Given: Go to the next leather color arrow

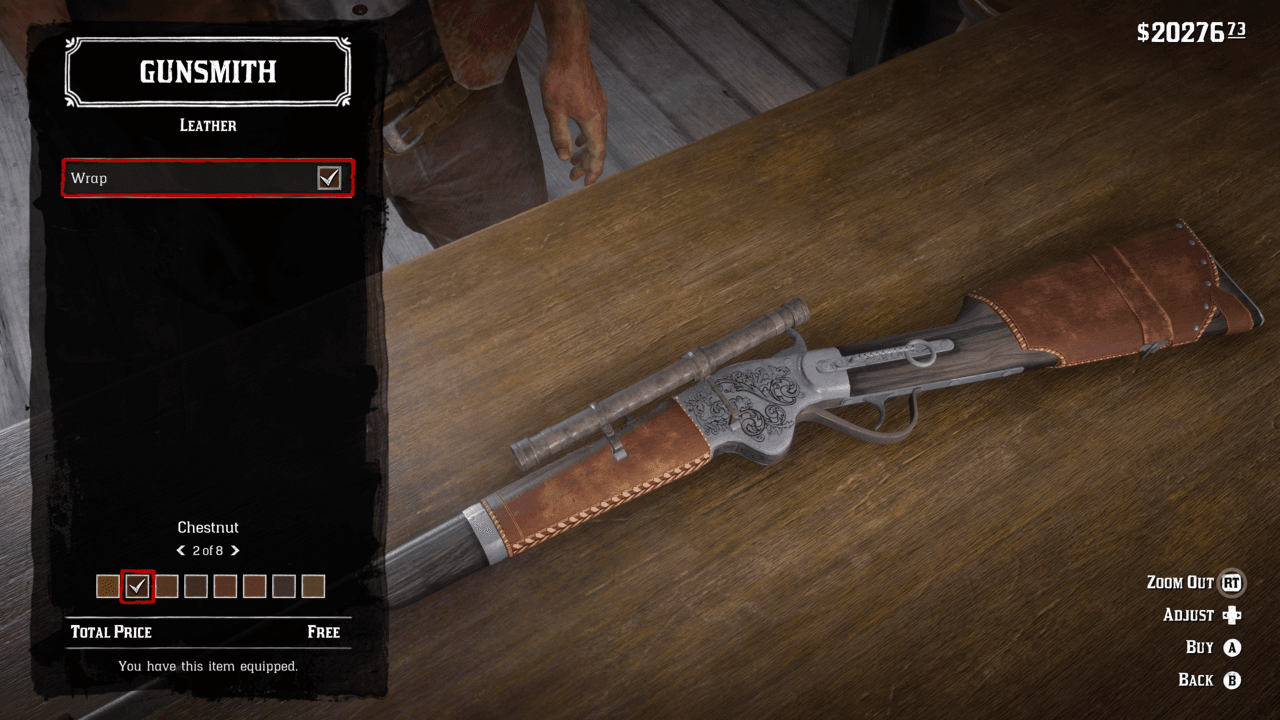Looking at the screenshot, I should (235, 551).
